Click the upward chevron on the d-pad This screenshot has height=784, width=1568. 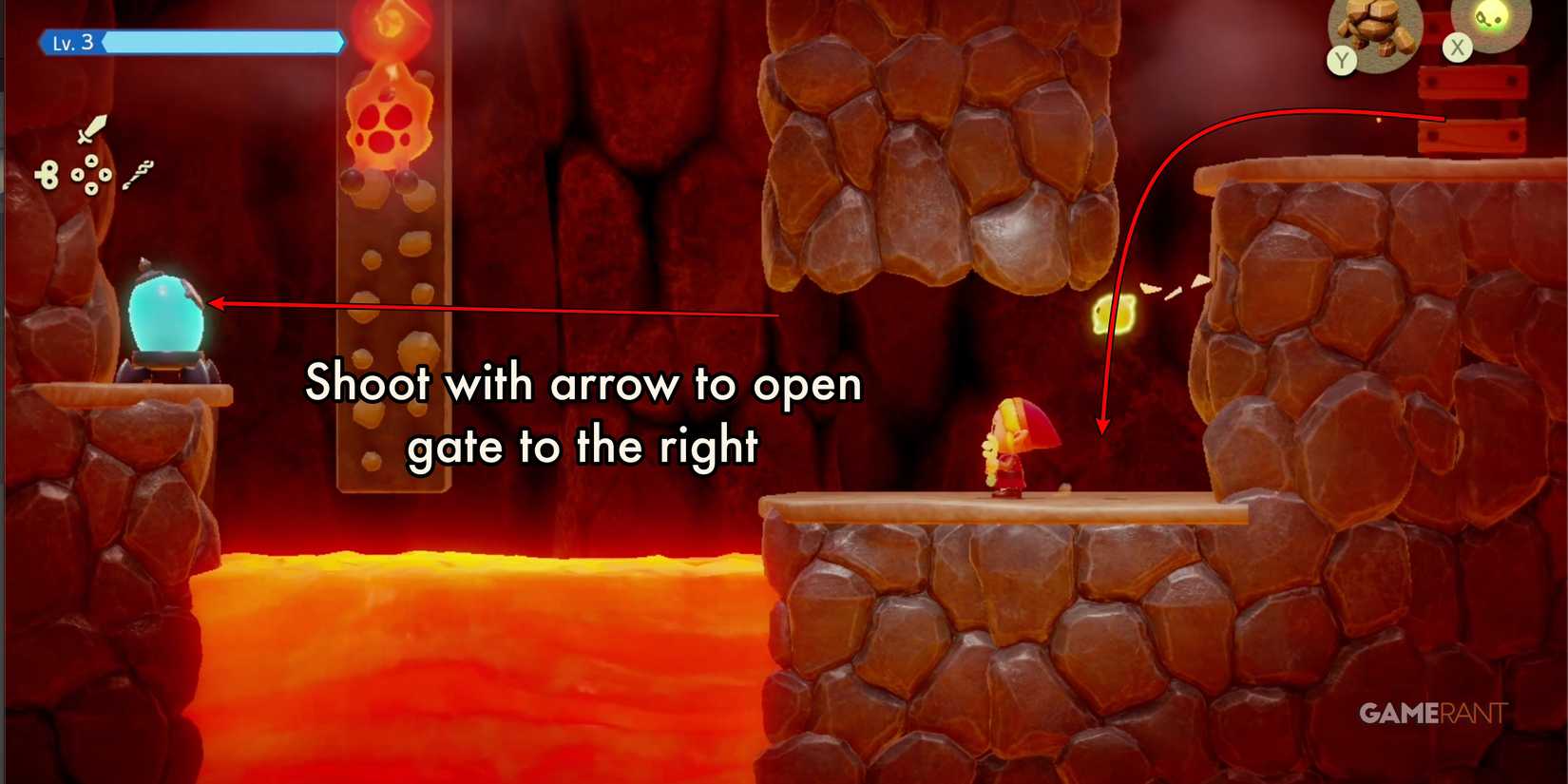click(92, 161)
